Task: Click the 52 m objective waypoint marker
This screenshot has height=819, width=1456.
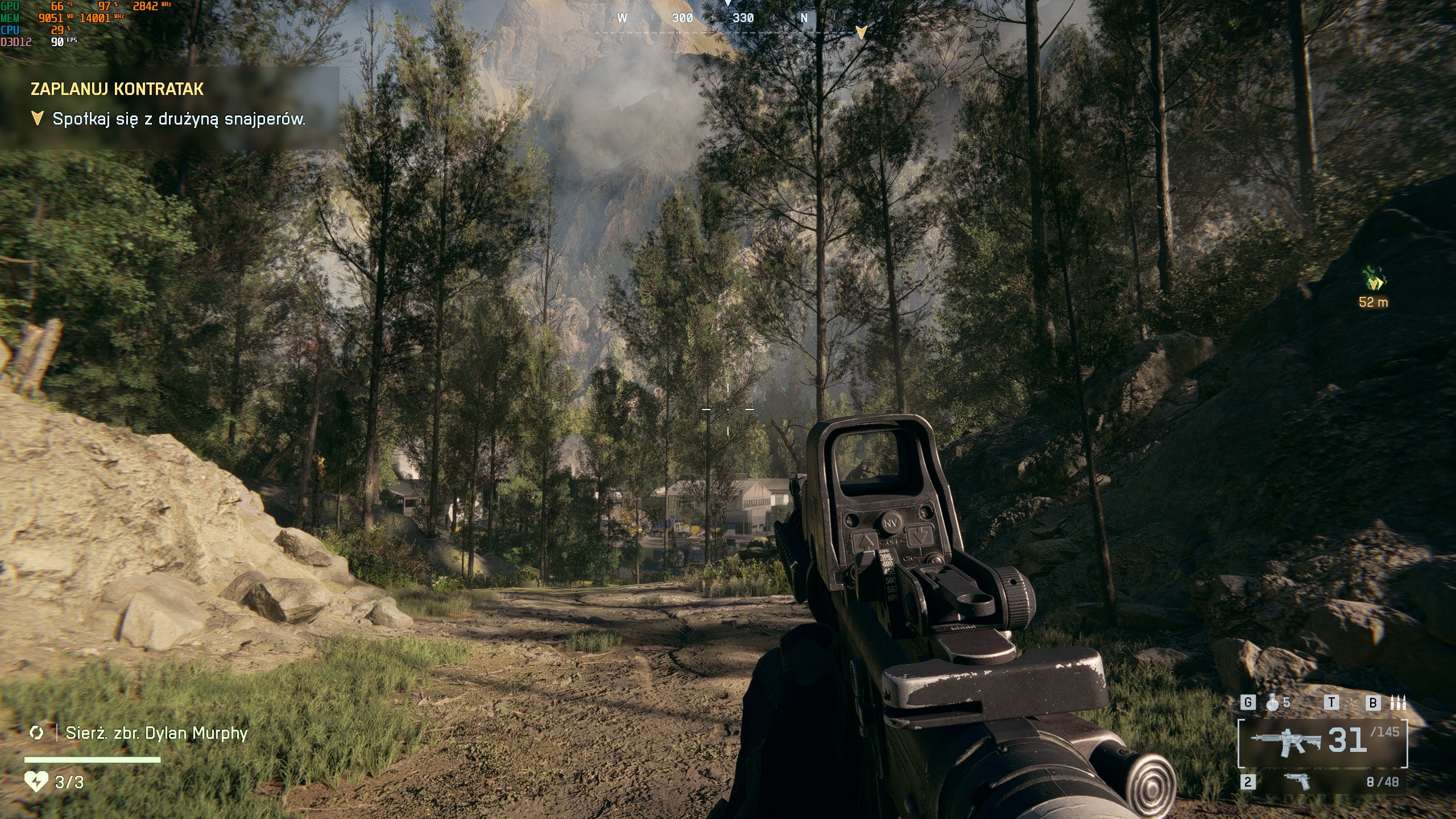Action: [x=1374, y=280]
